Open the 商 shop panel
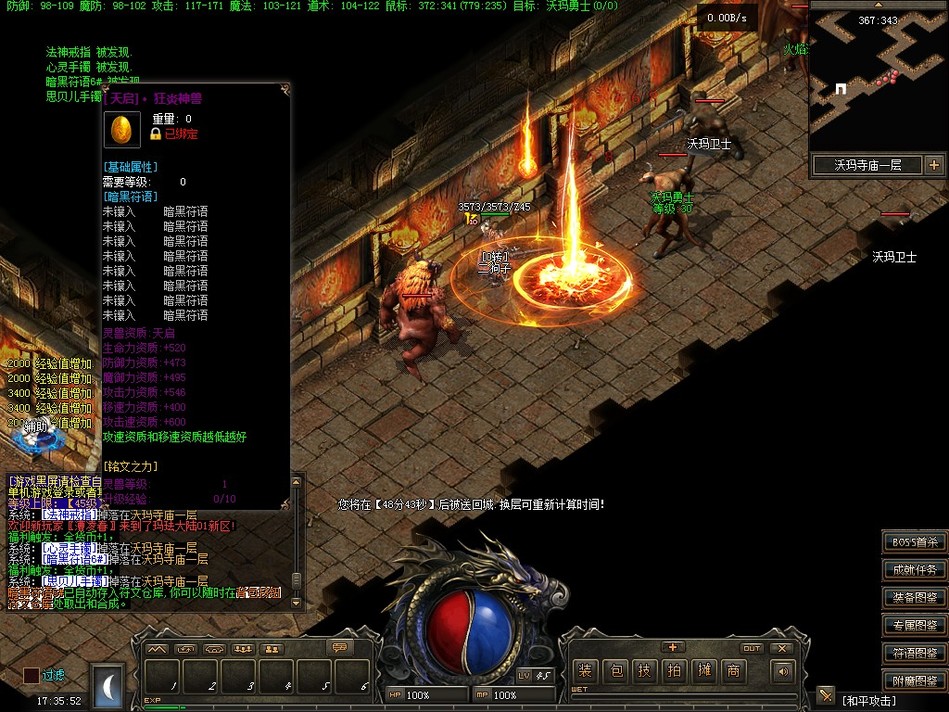Viewport: 949px width, 712px height. (x=734, y=671)
